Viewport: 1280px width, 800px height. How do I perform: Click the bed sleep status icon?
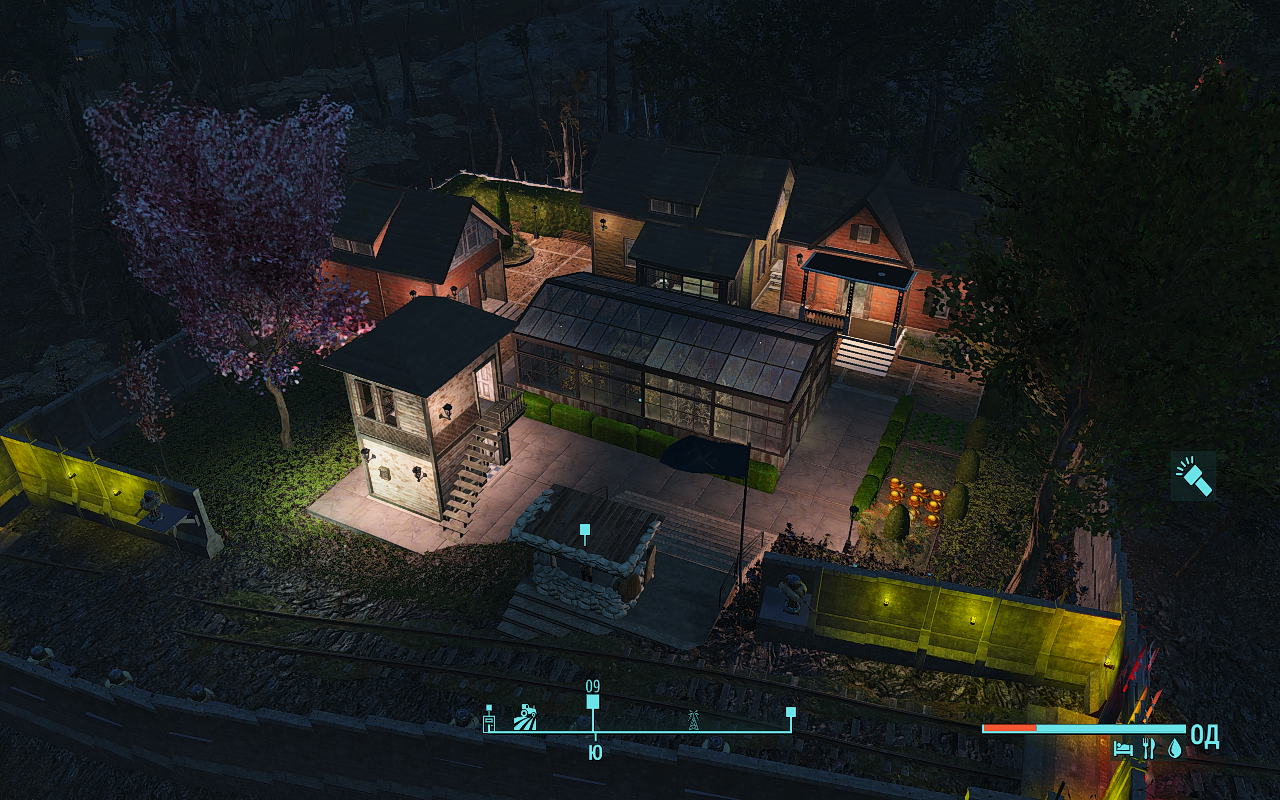(x=1123, y=748)
